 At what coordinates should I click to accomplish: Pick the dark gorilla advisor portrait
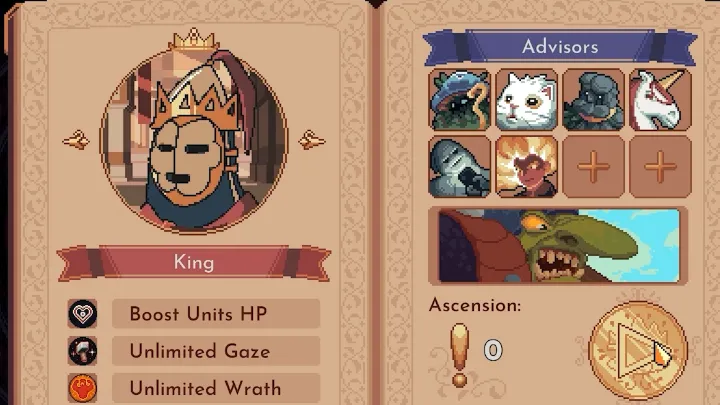593,99
